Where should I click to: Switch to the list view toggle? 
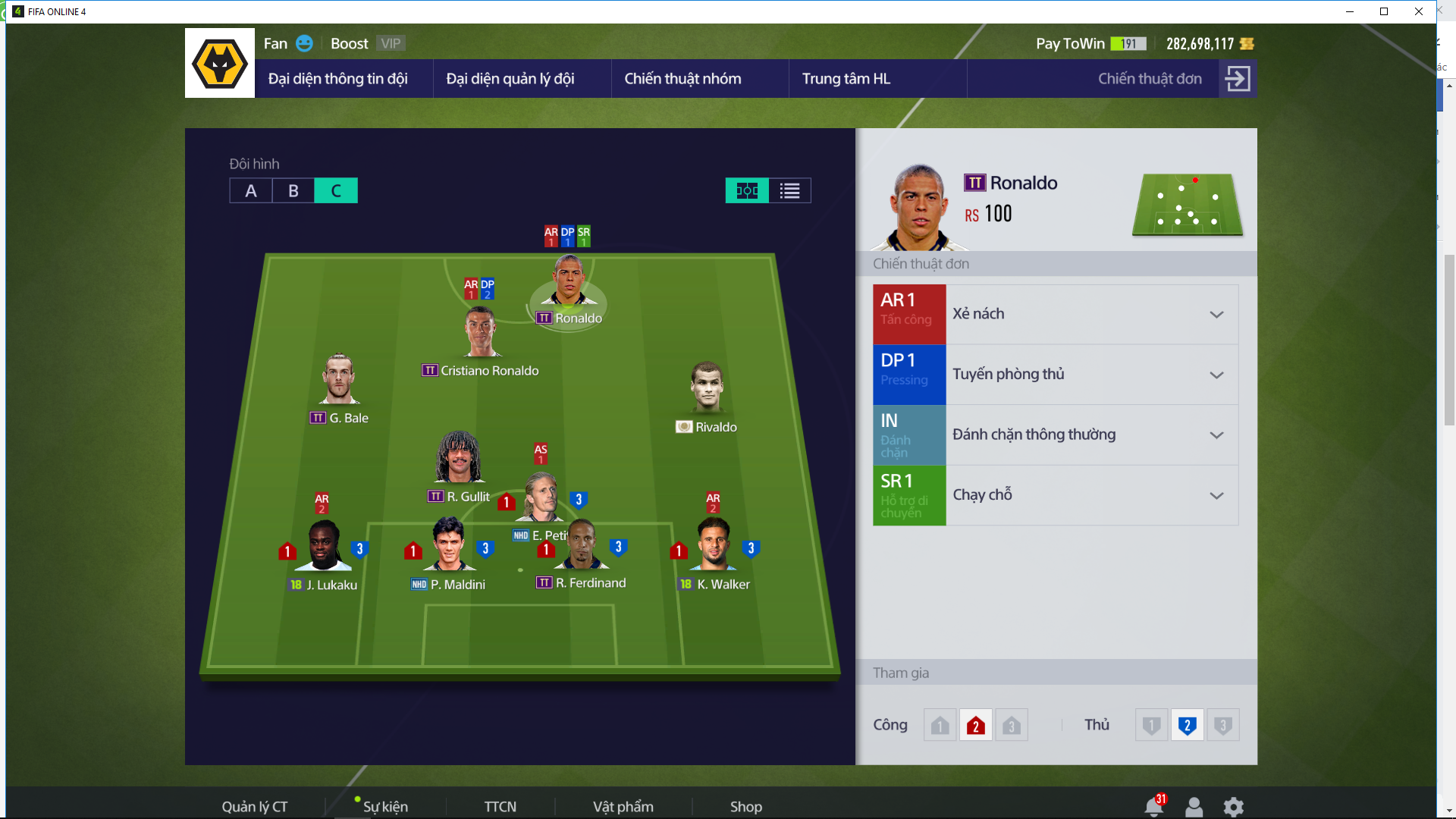tap(789, 191)
